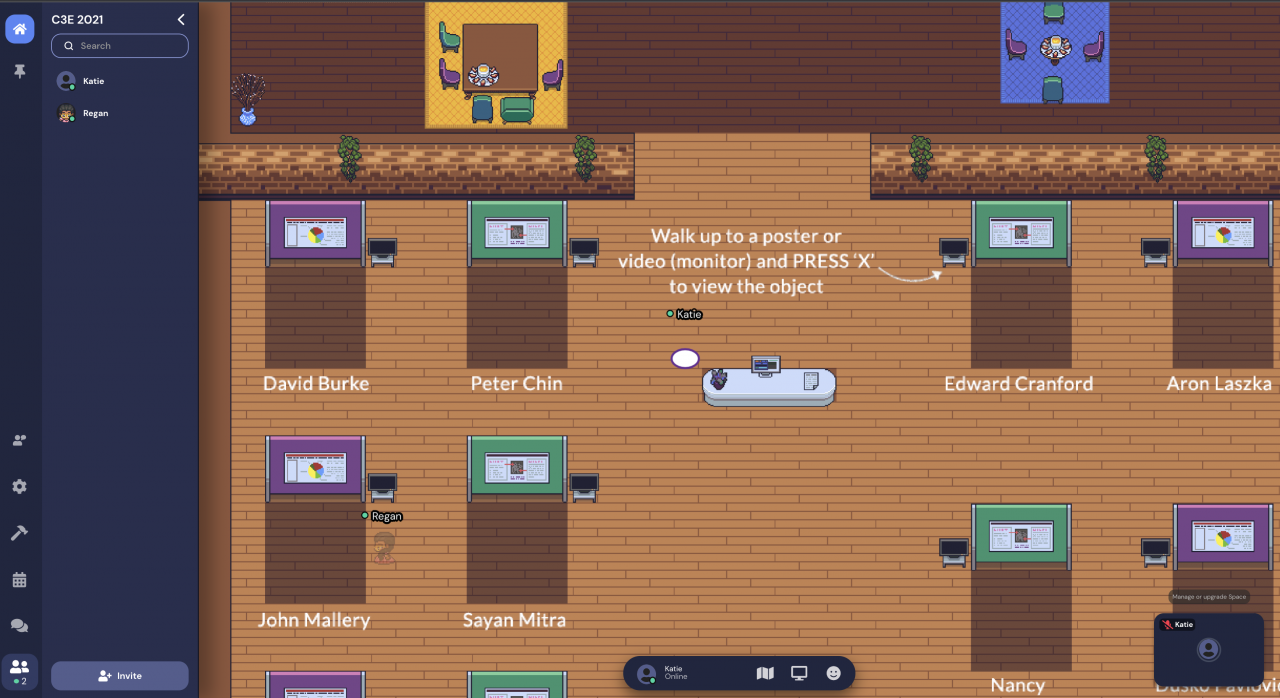This screenshot has height=698, width=1280.
Task: Open the home icon in sidebar
Action: tap(20, 29)
